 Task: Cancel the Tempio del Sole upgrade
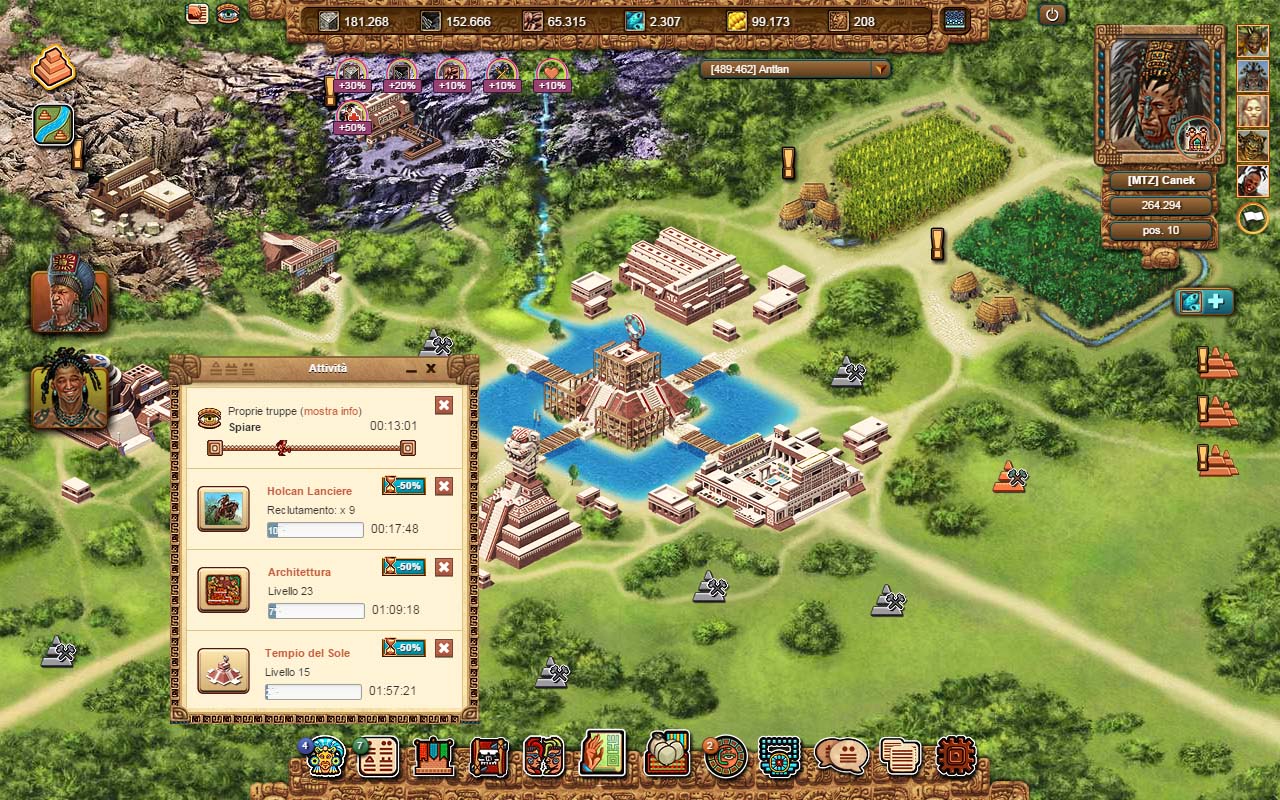(x=444, y=648)
